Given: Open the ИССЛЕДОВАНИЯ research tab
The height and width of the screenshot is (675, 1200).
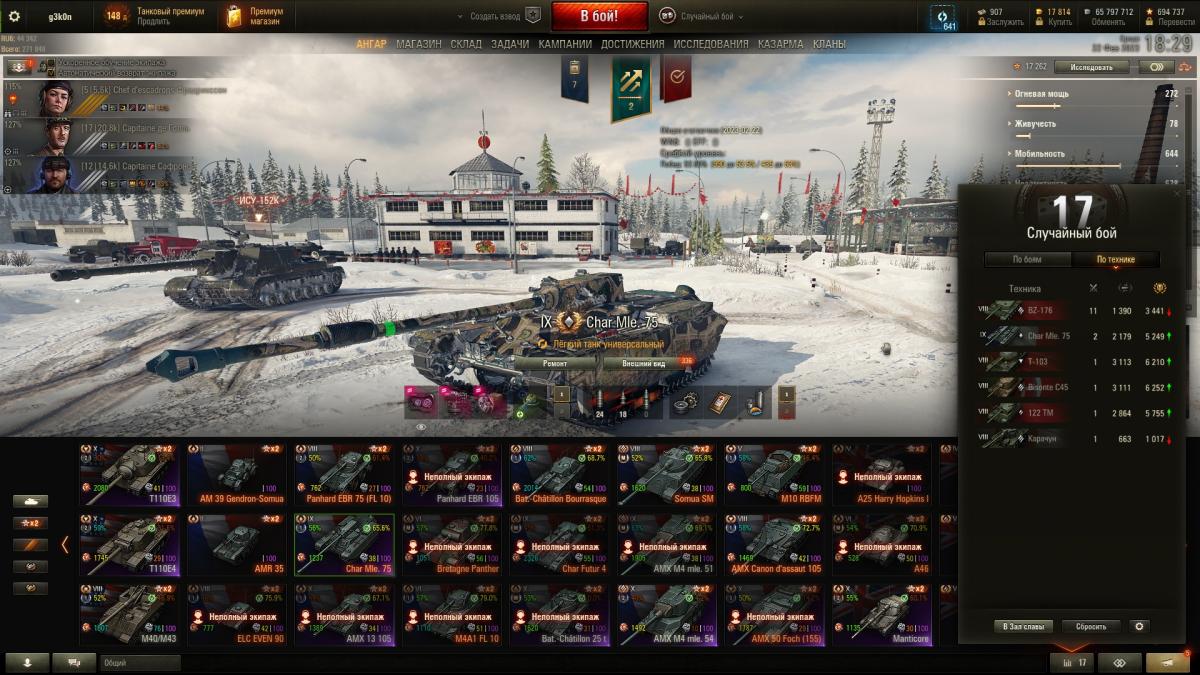Looking at the screenshot, I should (710, 44).
